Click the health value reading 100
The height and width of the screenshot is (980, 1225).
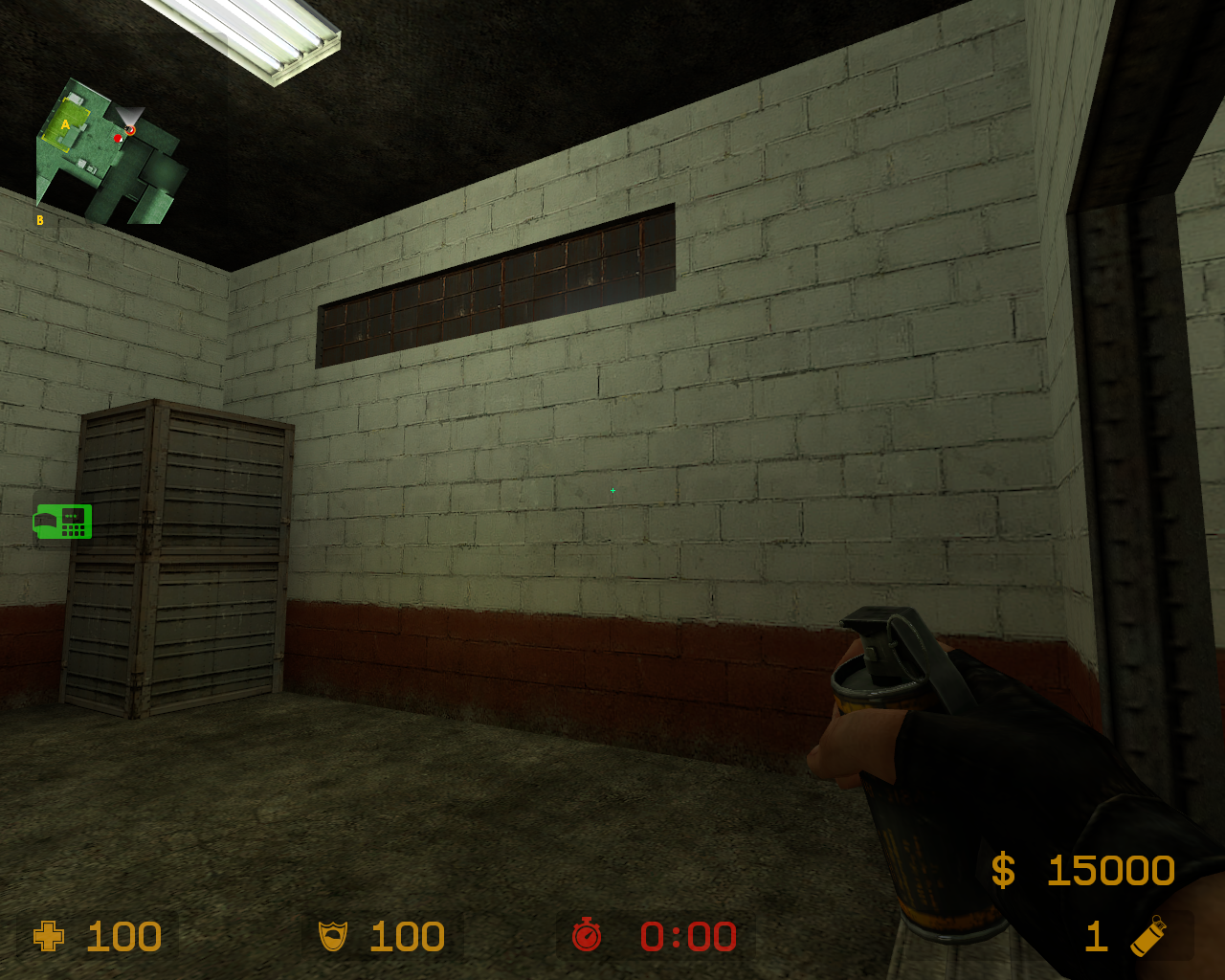[x=124, y=937]
